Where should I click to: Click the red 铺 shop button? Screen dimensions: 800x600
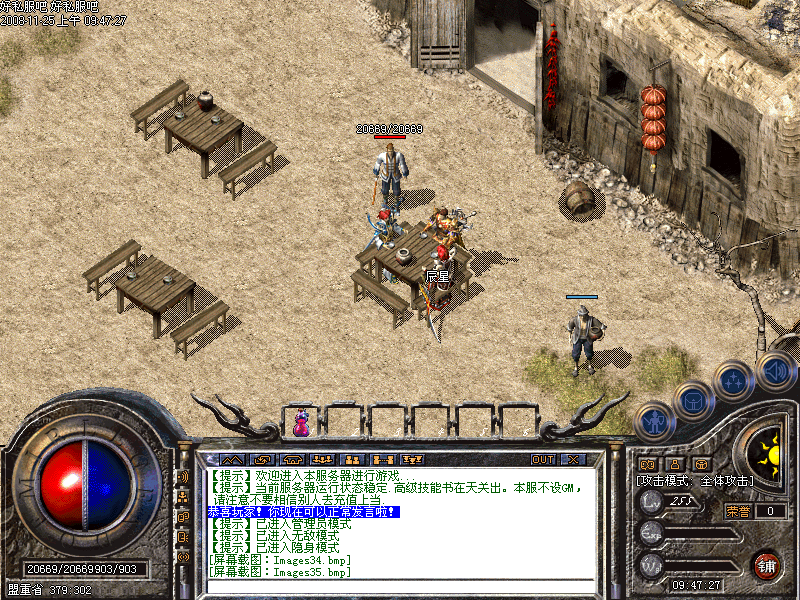[767, 564]
